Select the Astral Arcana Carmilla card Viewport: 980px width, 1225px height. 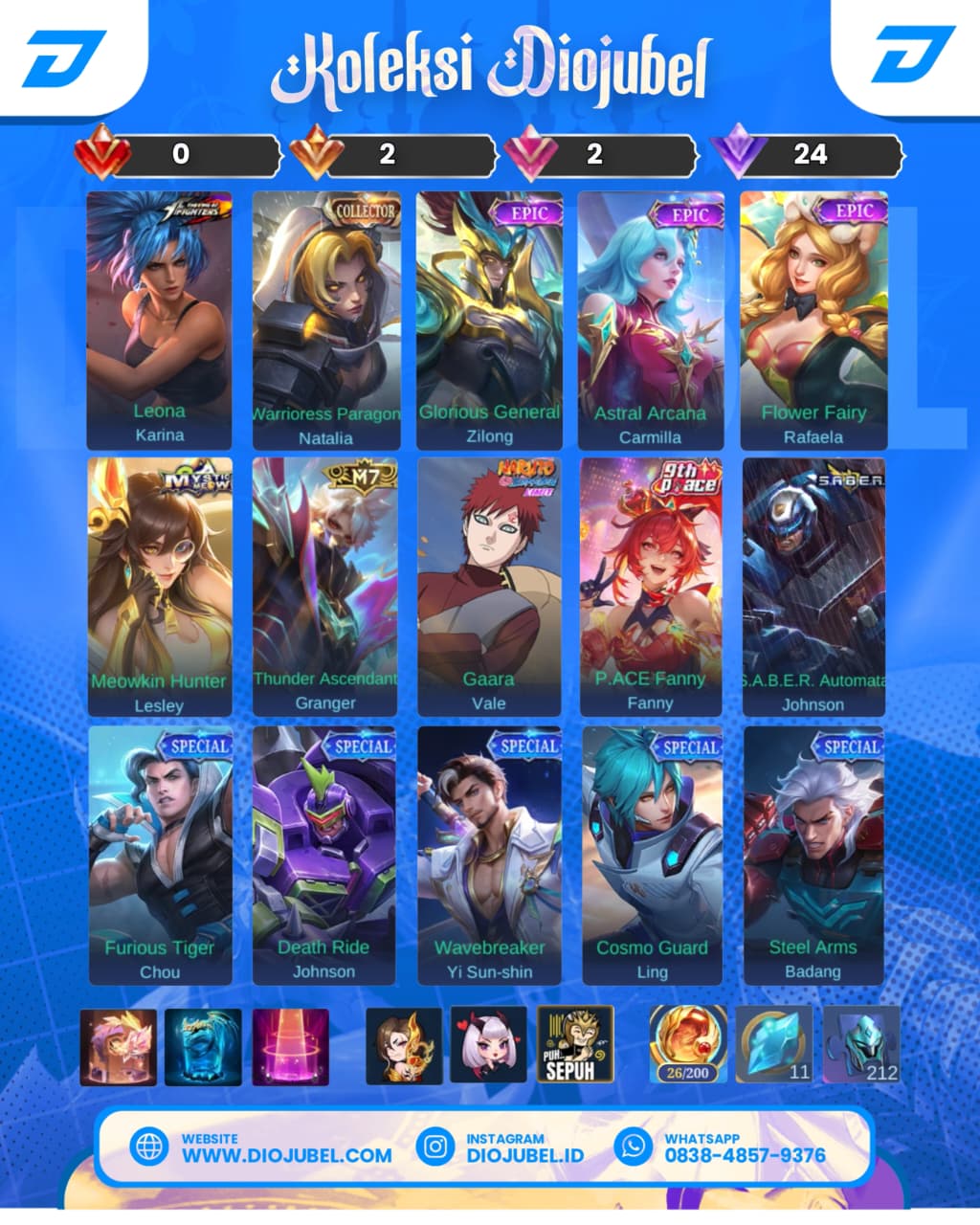pos(651,321)
